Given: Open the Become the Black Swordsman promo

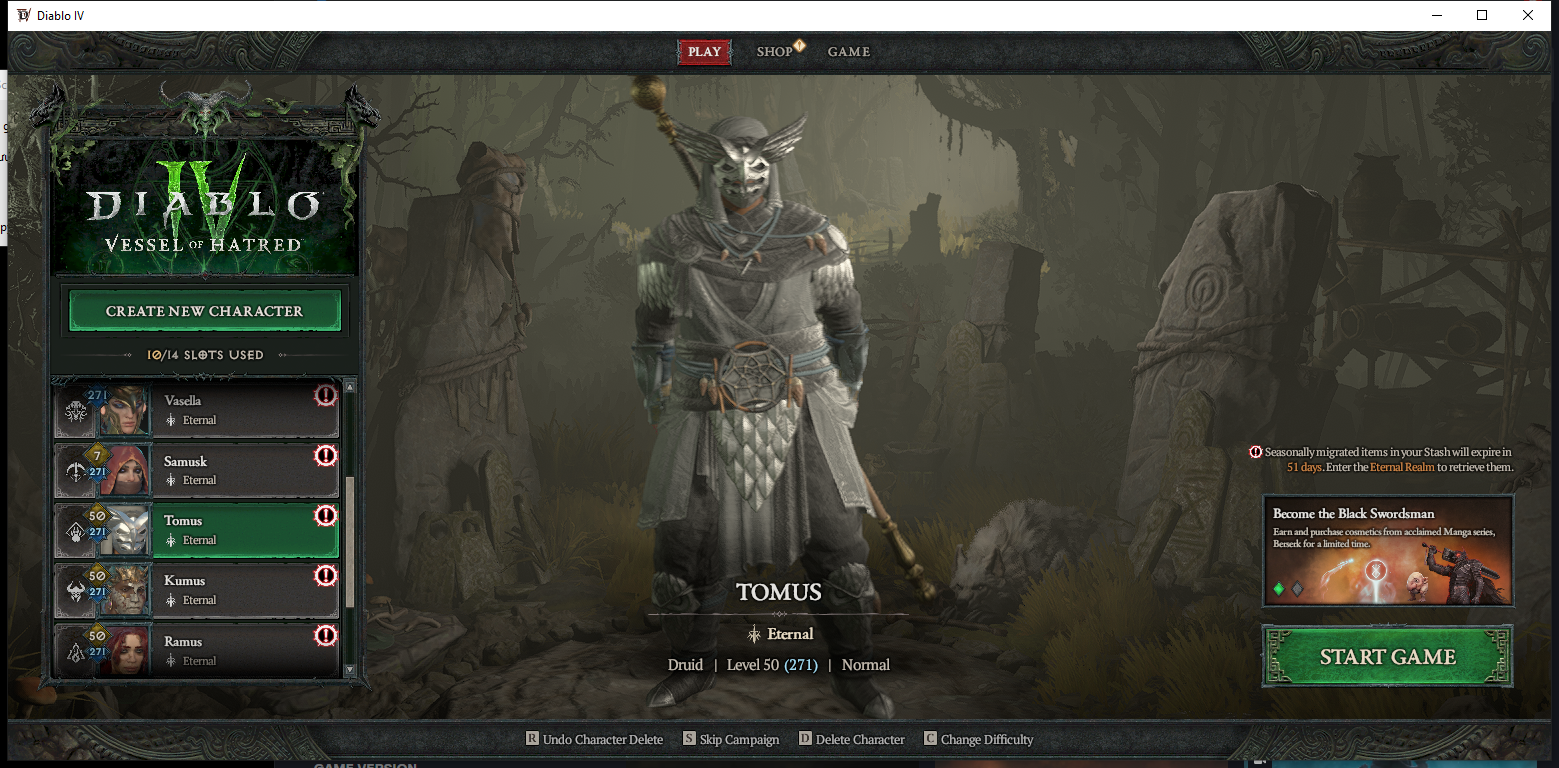Looking at the screenshot, I should pos(1387,550).
